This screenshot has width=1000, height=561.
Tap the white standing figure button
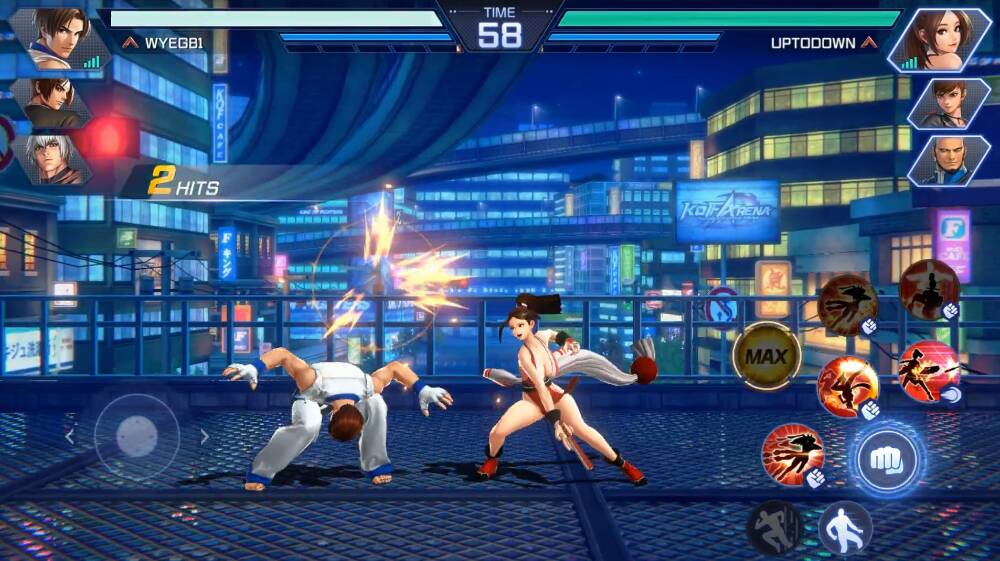[845, 527]
